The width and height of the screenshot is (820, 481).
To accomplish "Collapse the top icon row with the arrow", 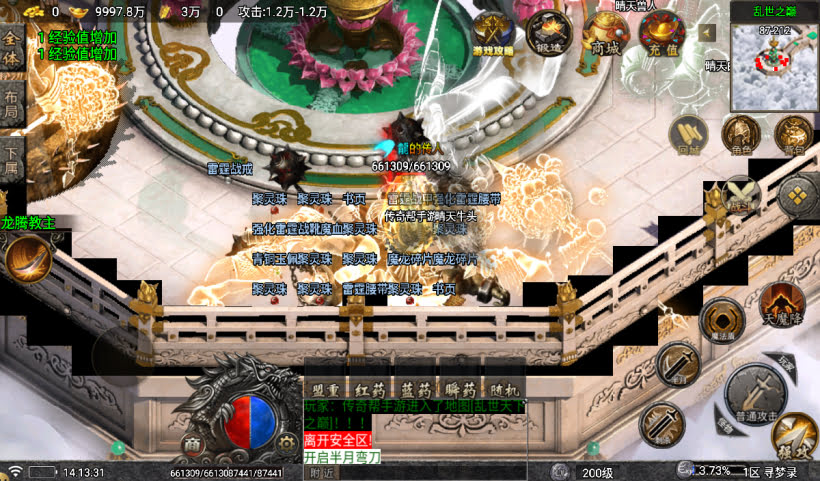I will pyautogui.click(x=708, y=33).
